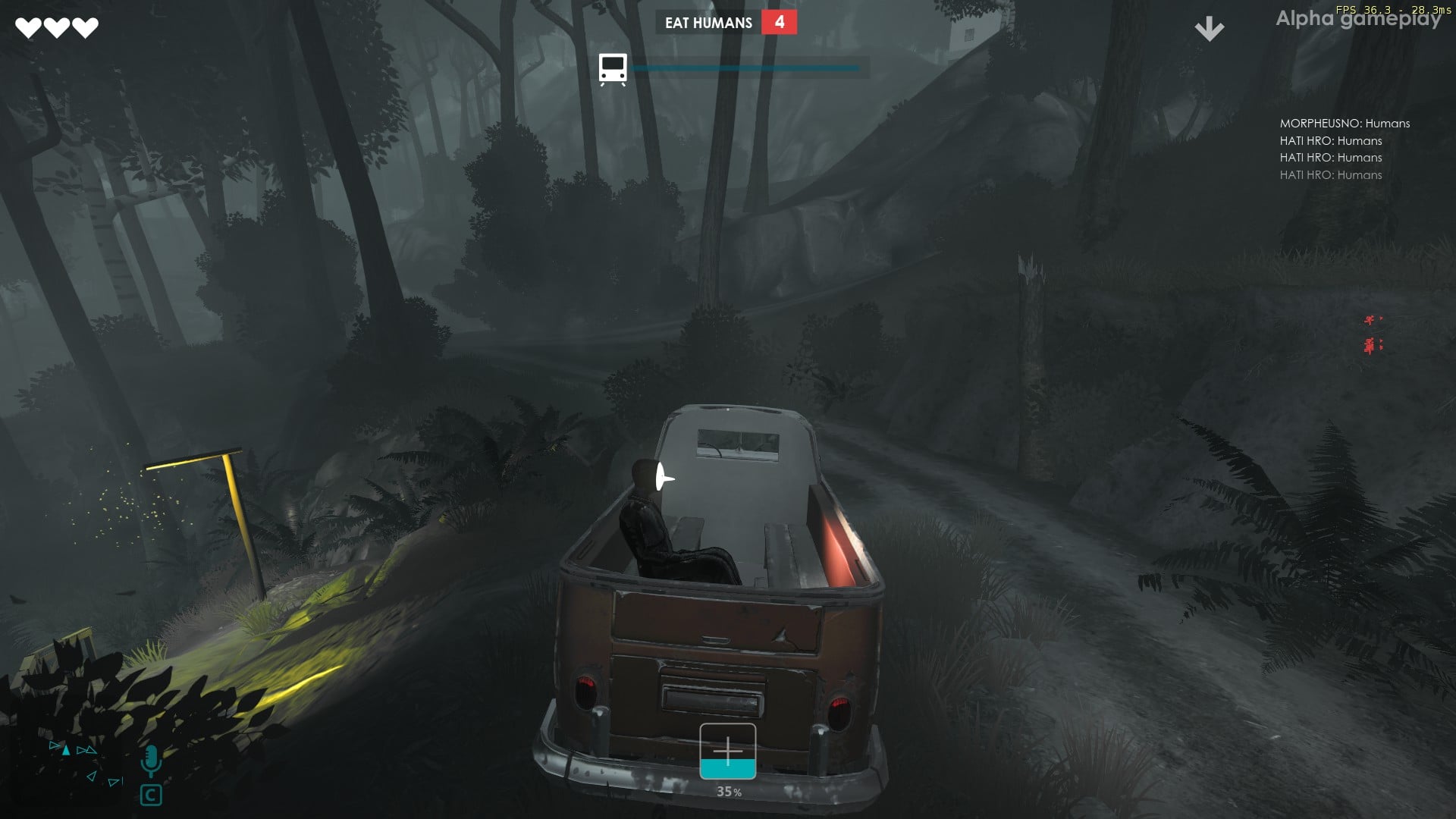The image size is (1456, 819).
Task: Click the Eat Humans objective tracker
Action: 726,23
